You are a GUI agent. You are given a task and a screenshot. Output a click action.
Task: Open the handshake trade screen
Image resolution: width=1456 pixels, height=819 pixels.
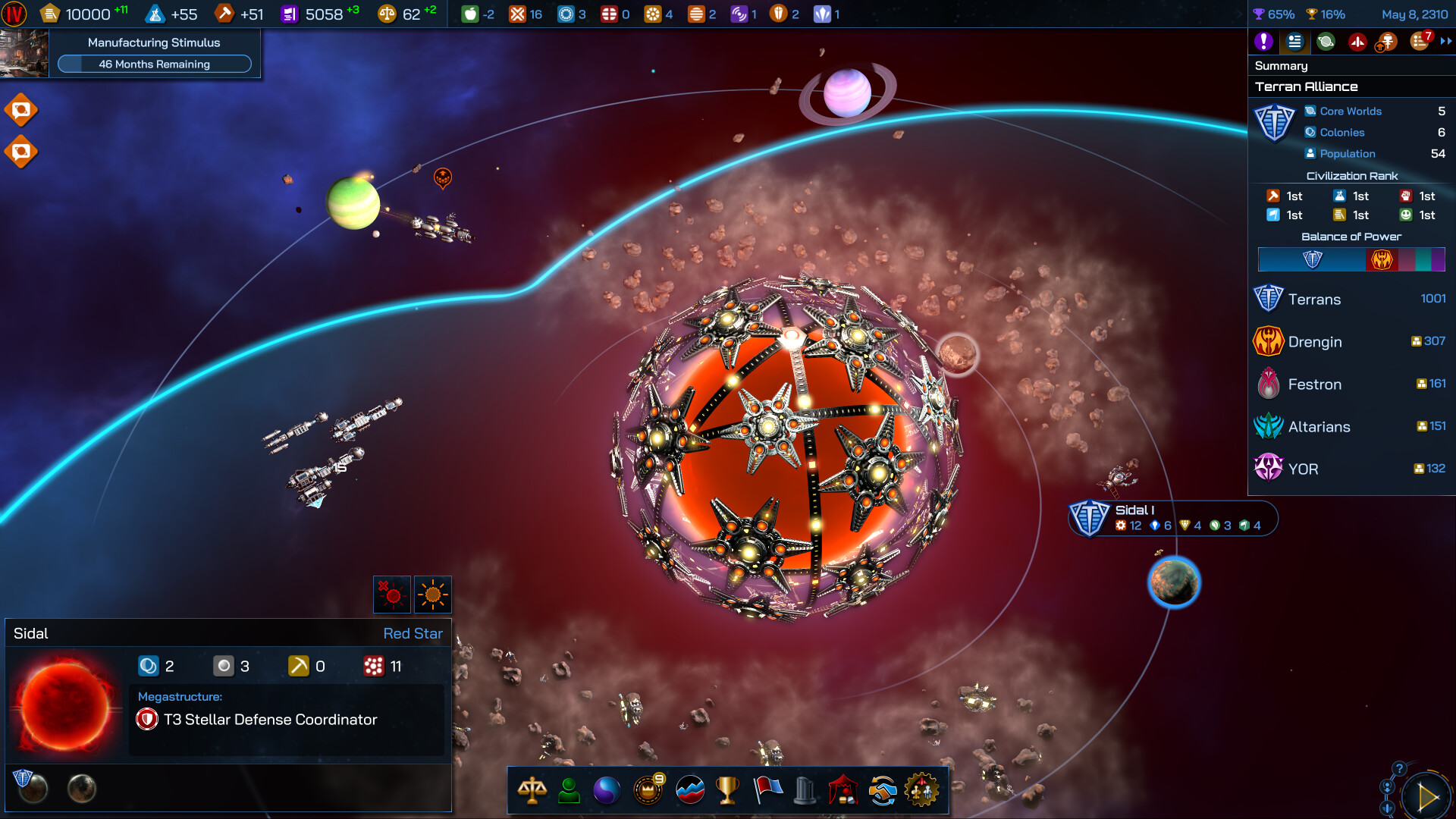point(883,790)
